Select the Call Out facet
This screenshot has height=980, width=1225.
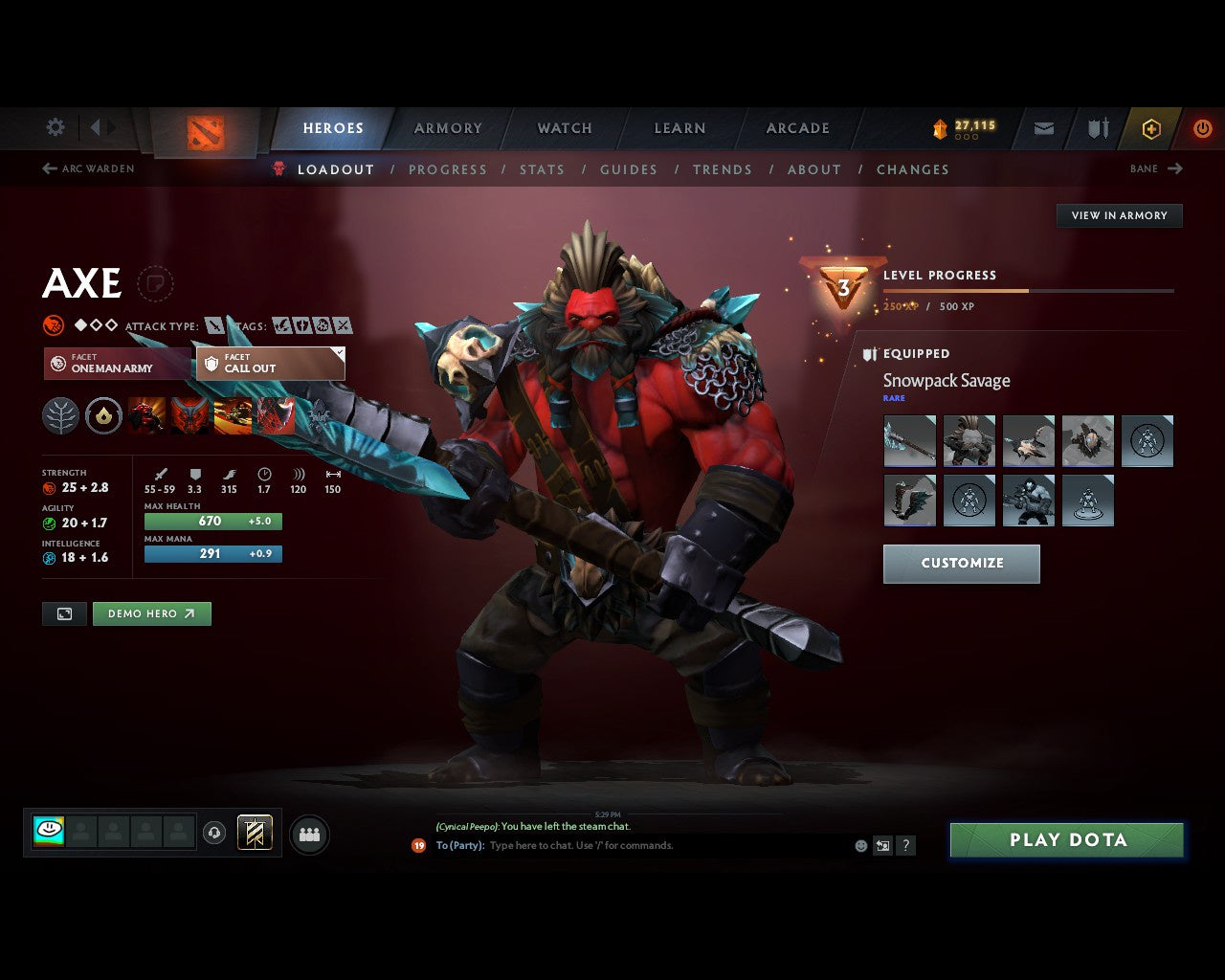pyautogui.click(x=268, y=364)
